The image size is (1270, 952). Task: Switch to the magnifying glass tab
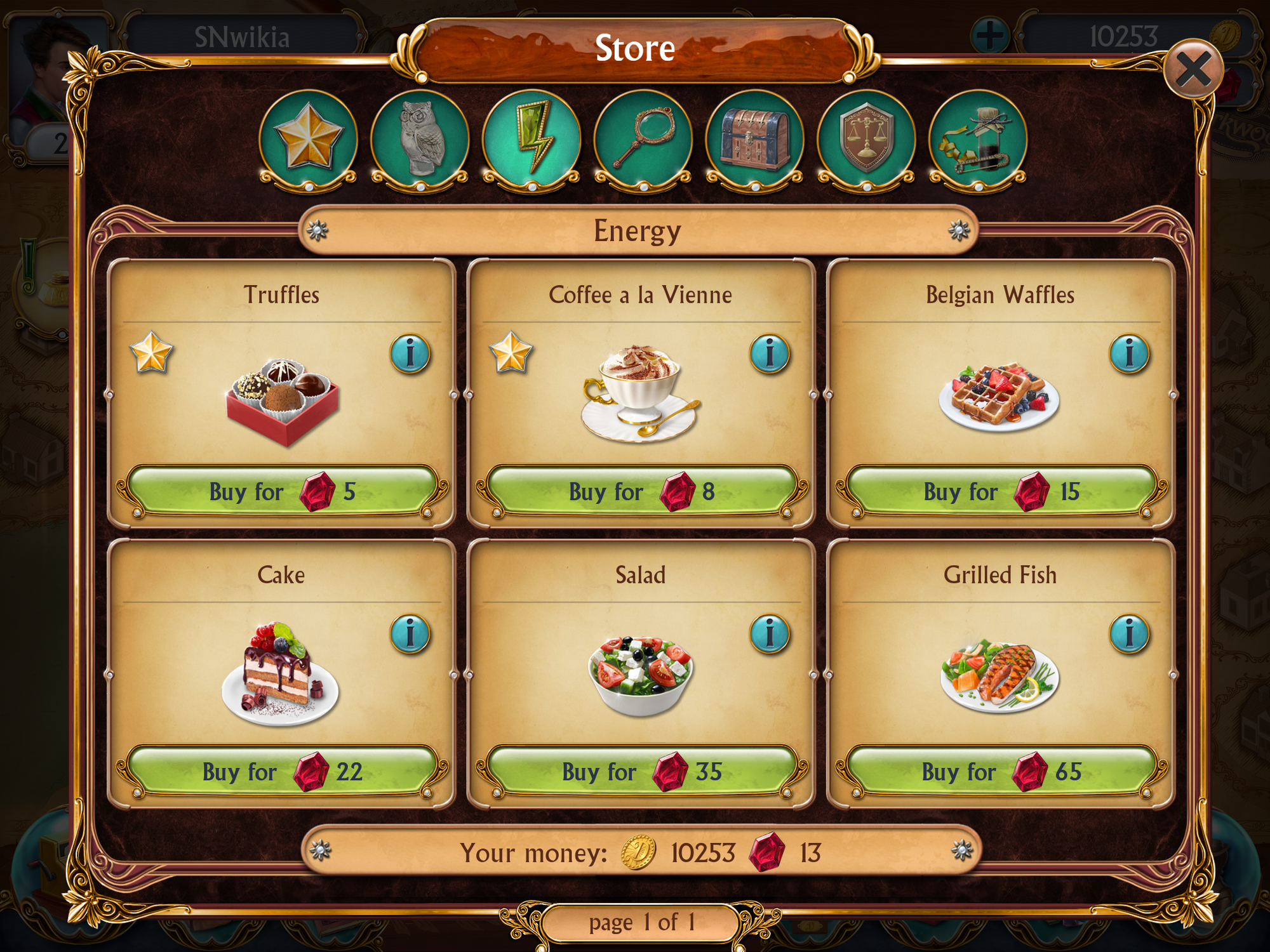coord(643,138)
